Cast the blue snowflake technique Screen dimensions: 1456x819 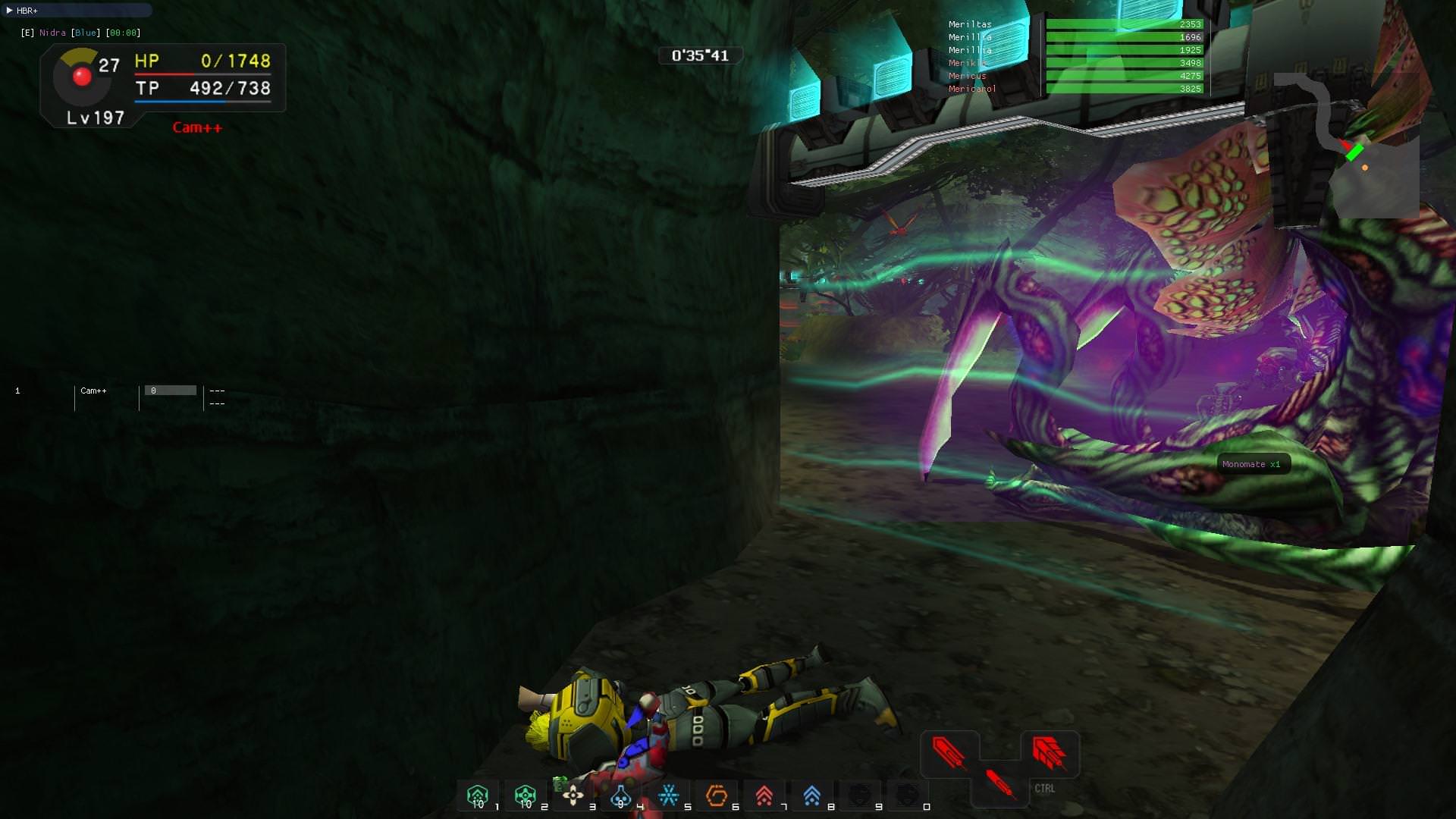pos(669,795)
